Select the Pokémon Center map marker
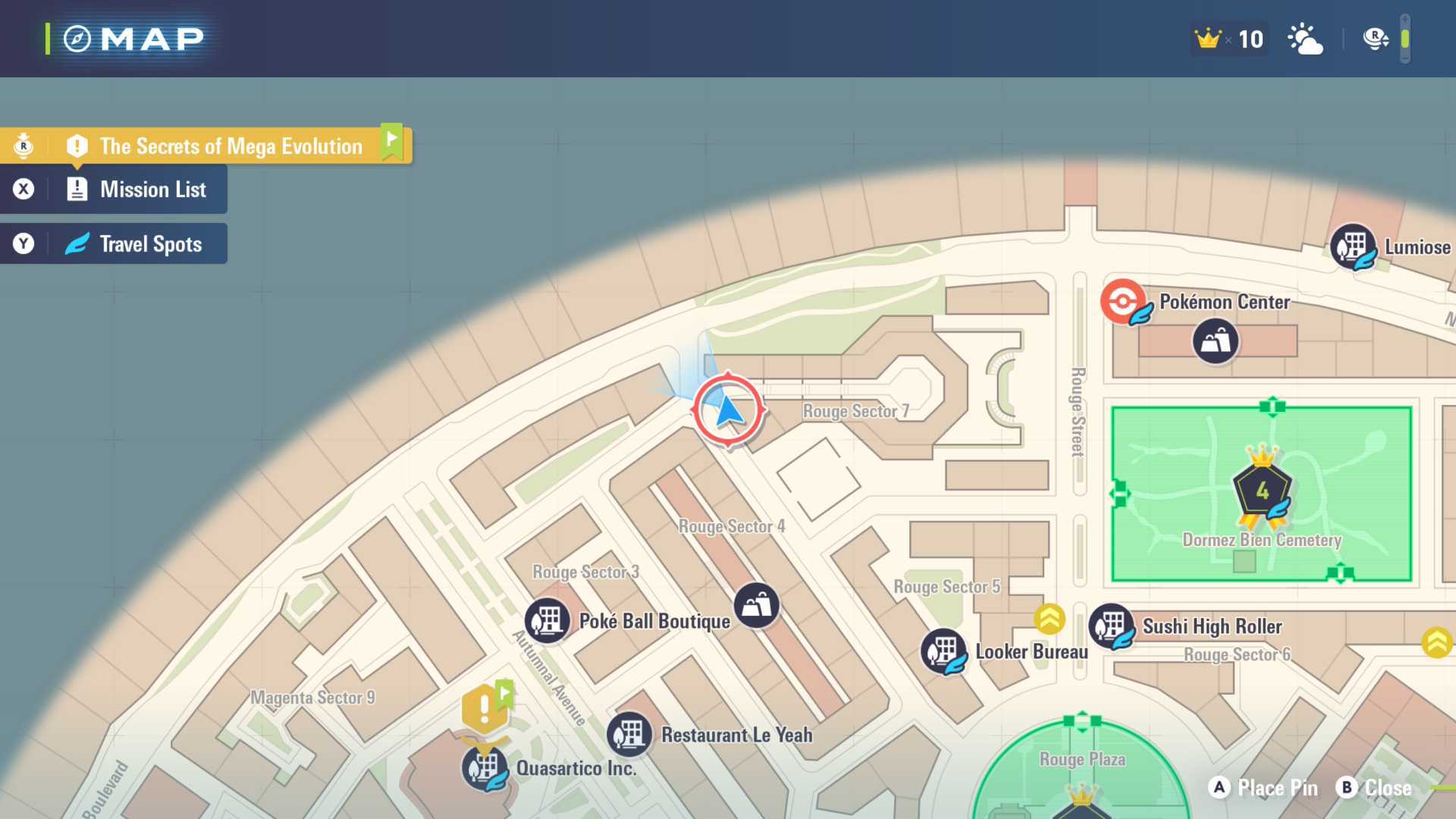The height and width of the screenshot is (819, 1456). [x=1123, y=301]
